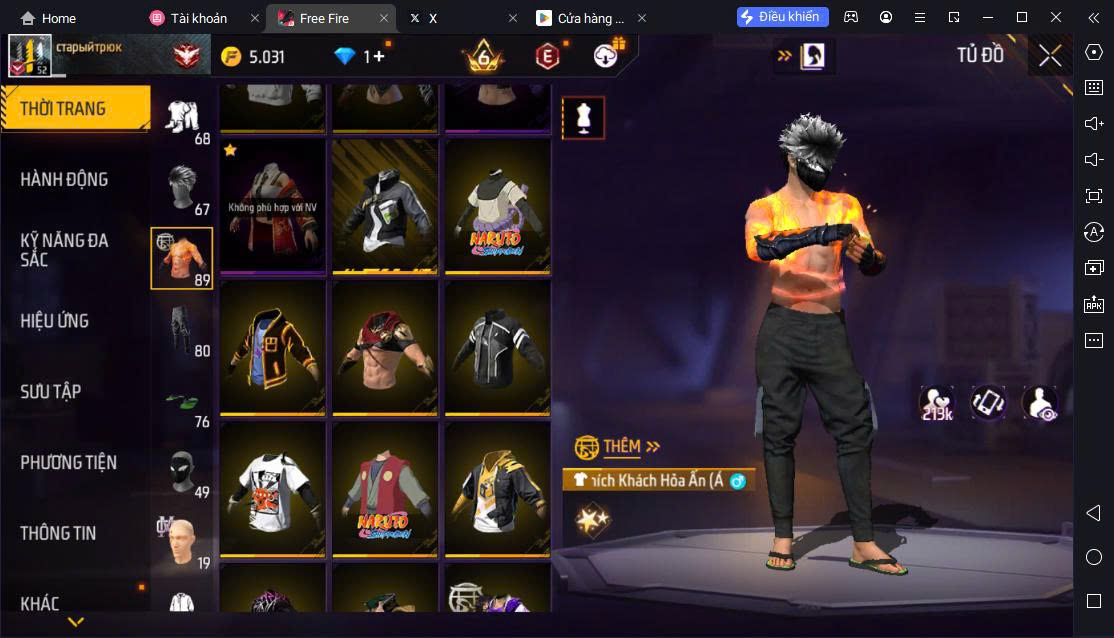Switch to the HÀNH ĐỘNG category
This screenshot has width=1114, height=638.
tap(64, 180)
